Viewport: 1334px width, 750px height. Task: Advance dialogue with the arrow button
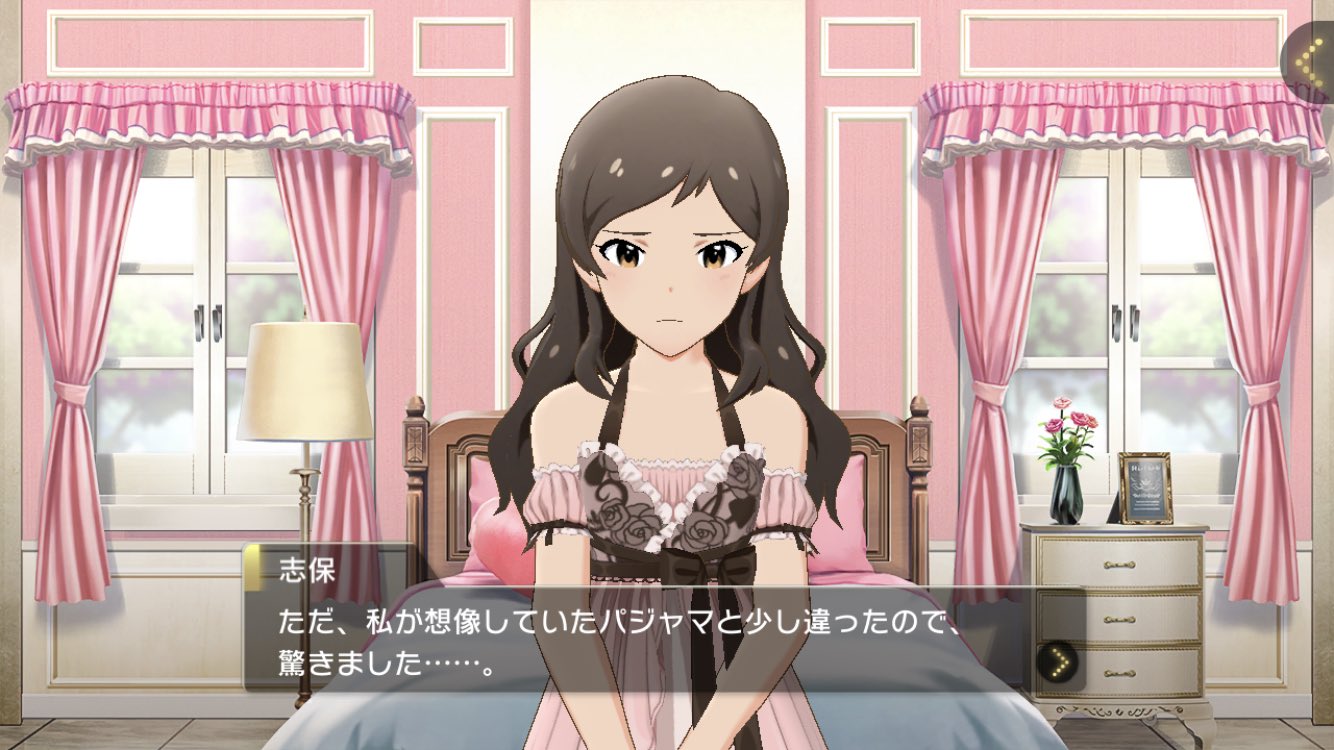pyautogui.click(x=1057, y=661)
